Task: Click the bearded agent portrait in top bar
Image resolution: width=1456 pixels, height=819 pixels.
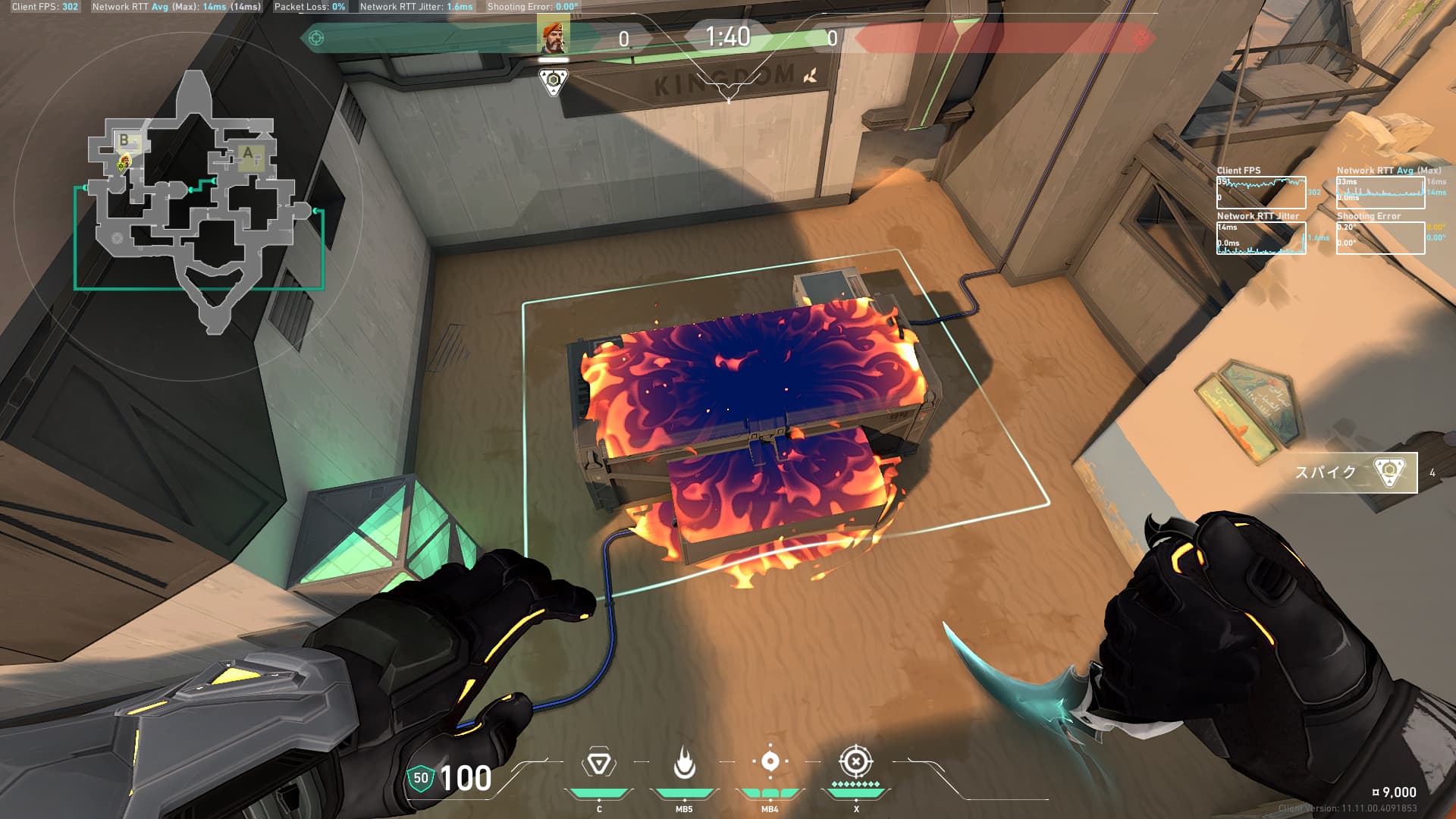Action: tap(554, 37)
